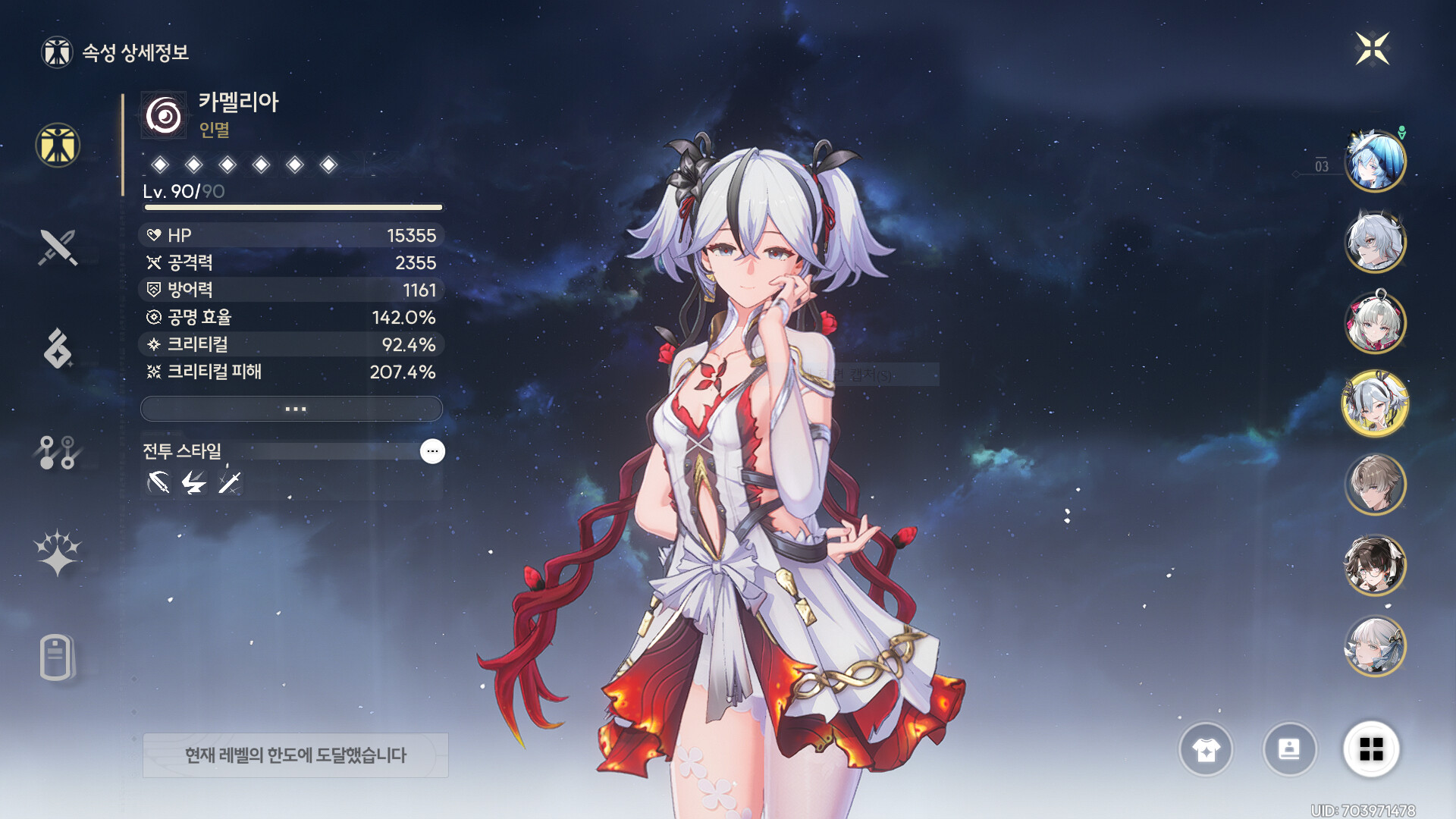Choose the brown-haired male character portrait
This screenshot has height=819, width=1456.
click(x=1374, y=484)
